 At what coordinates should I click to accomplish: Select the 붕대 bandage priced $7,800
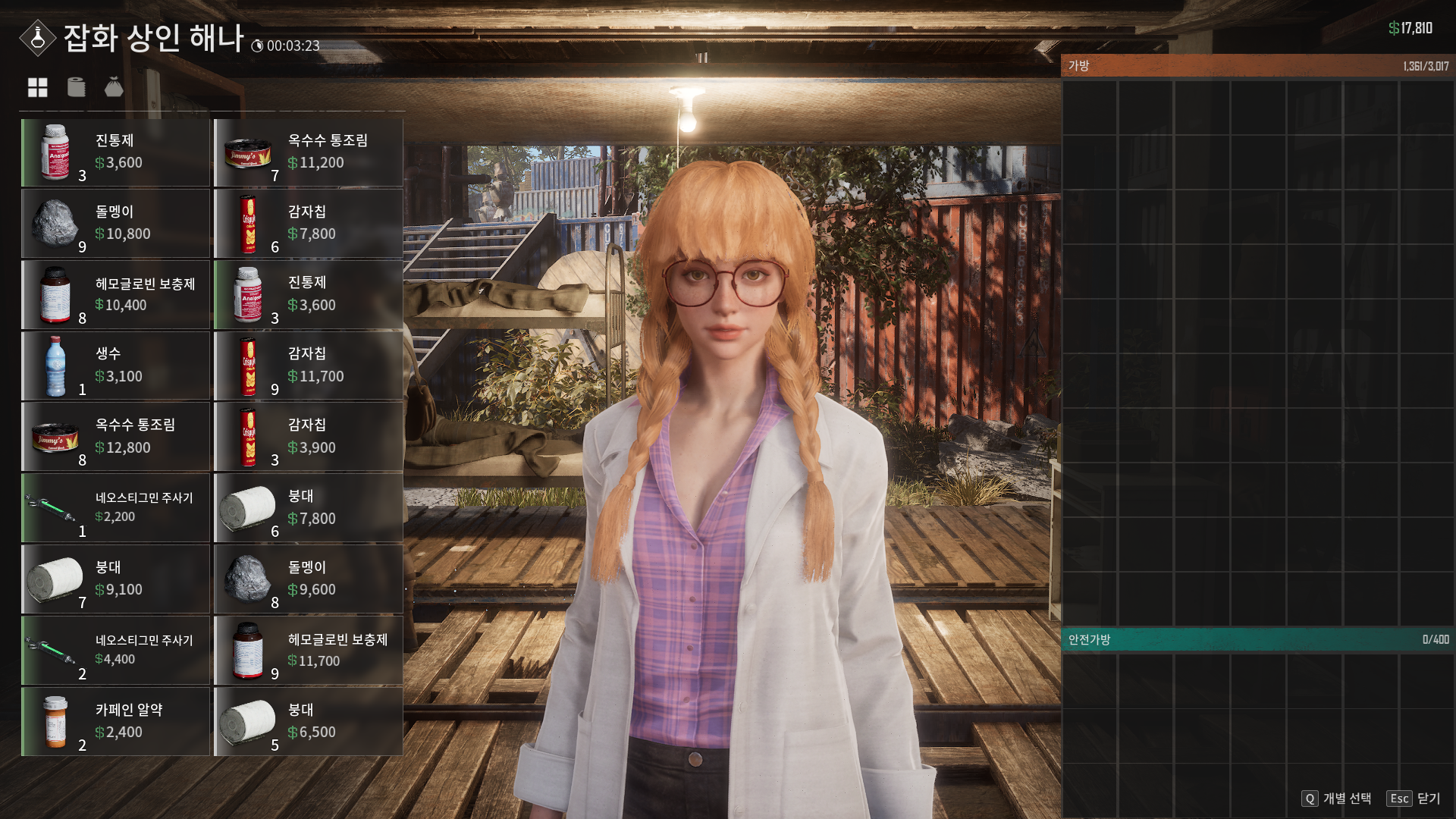pyautogui.click(x=308, y=508)
